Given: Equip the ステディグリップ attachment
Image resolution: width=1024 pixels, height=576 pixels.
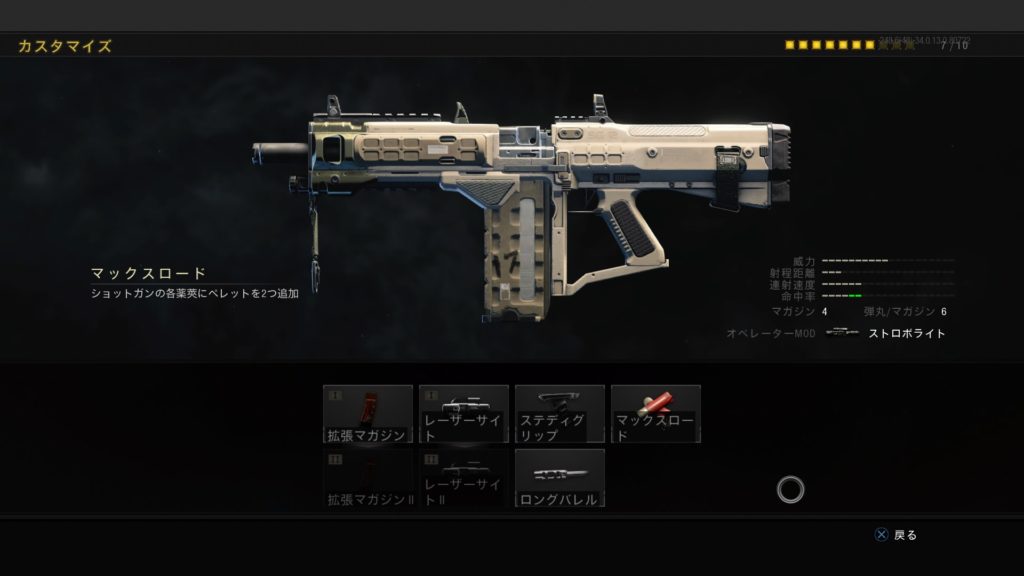Looking at the screenshot, I should (560, 414).
